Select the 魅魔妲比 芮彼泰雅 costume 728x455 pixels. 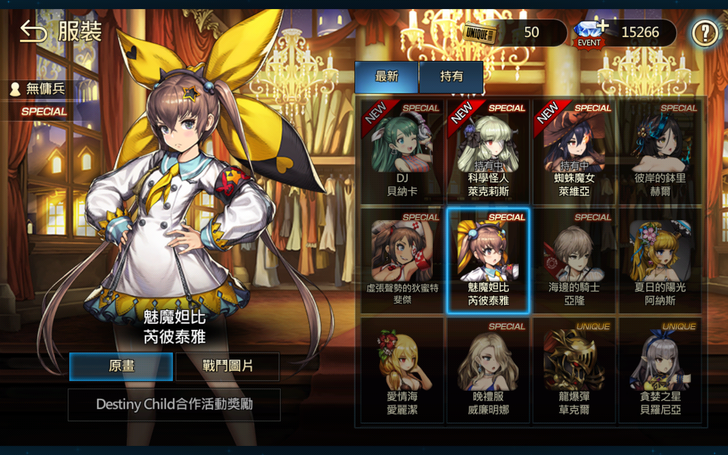click(x=488, y=259)
